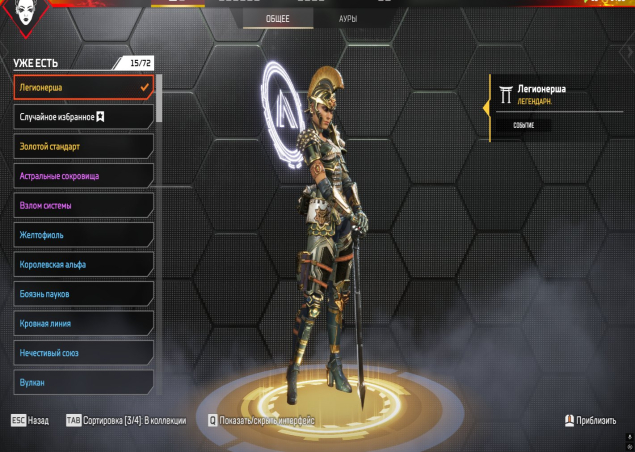Select the Взлом системы skin

(x=83, y=206)
